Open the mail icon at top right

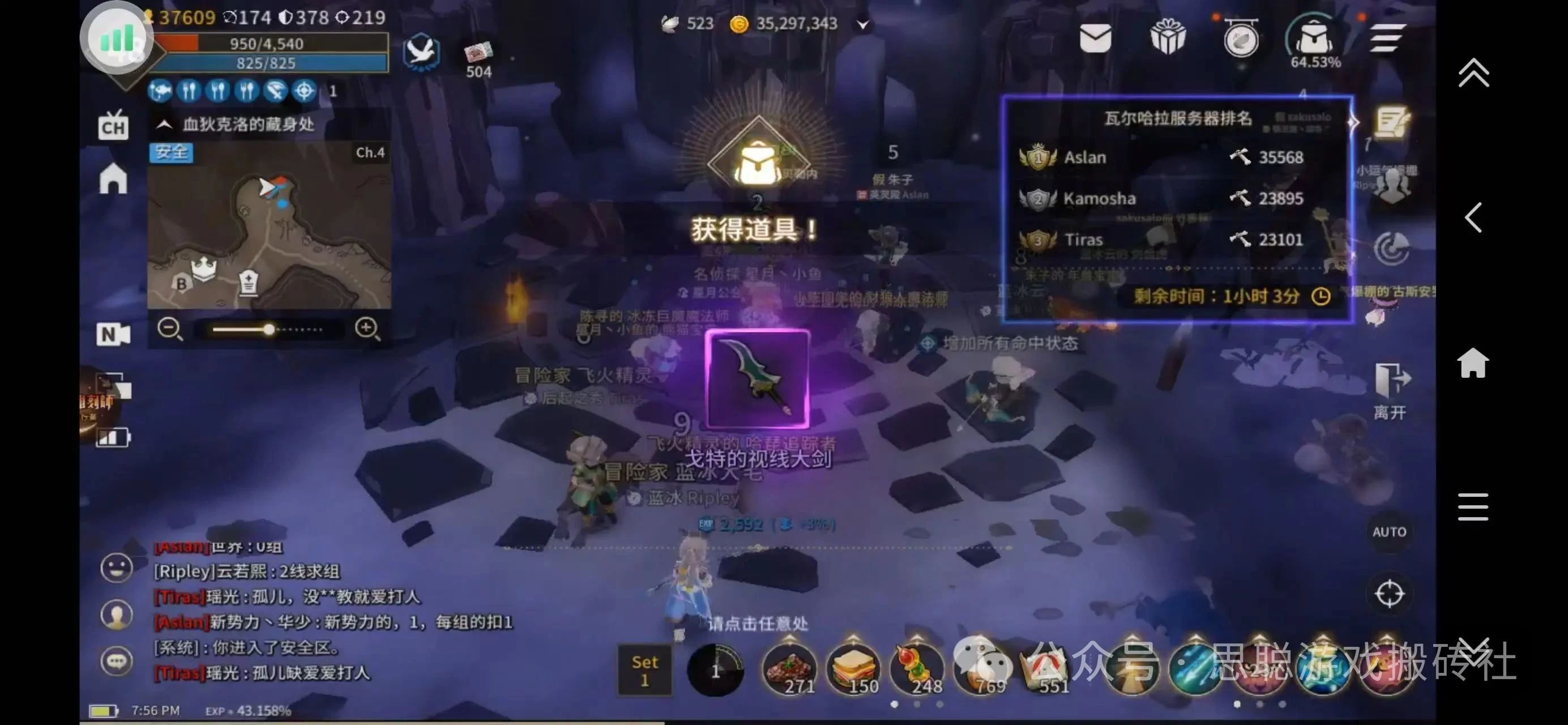[x=1096, y=39]
